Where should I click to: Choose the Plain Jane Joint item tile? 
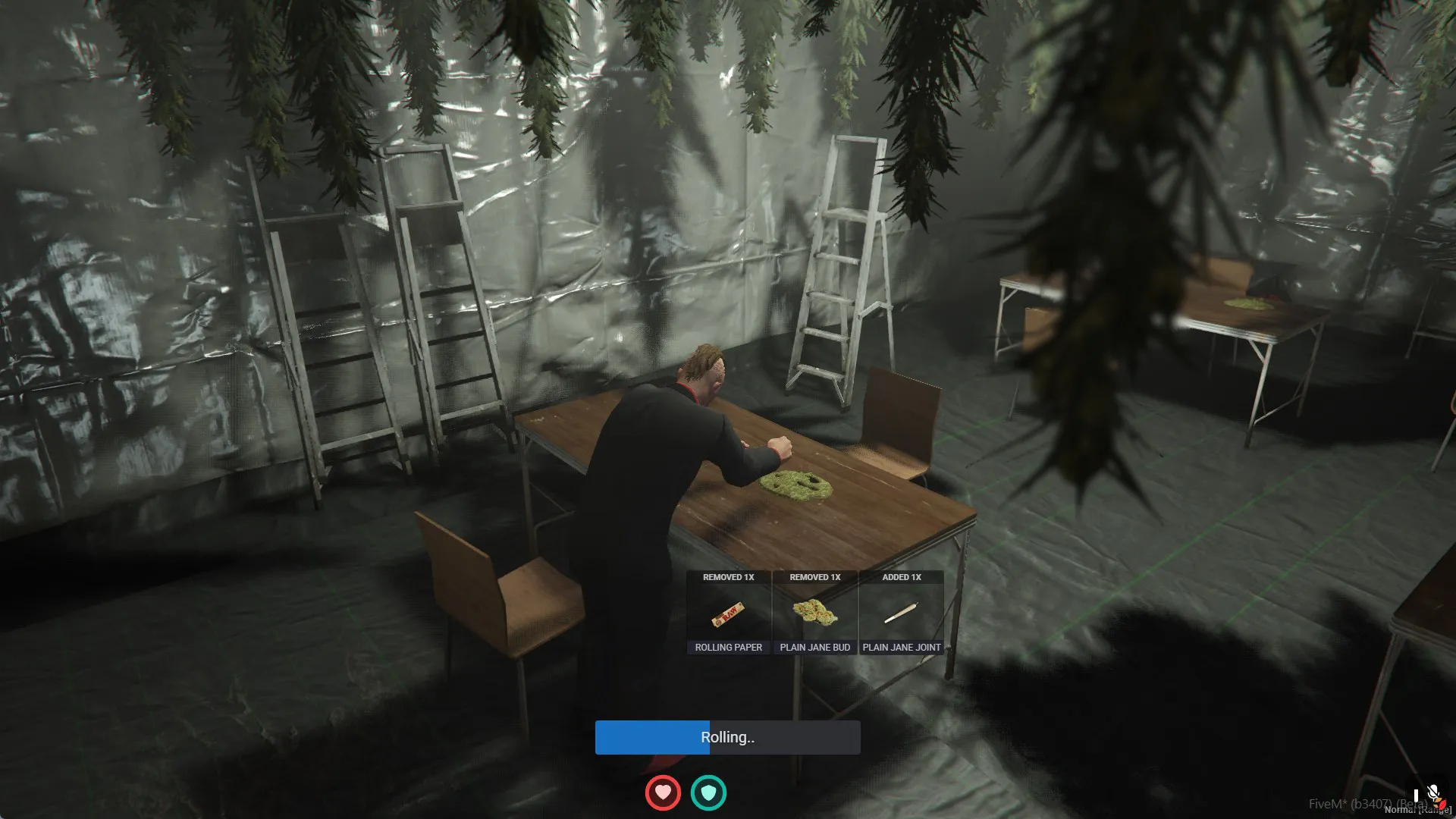tap(902, 613)
